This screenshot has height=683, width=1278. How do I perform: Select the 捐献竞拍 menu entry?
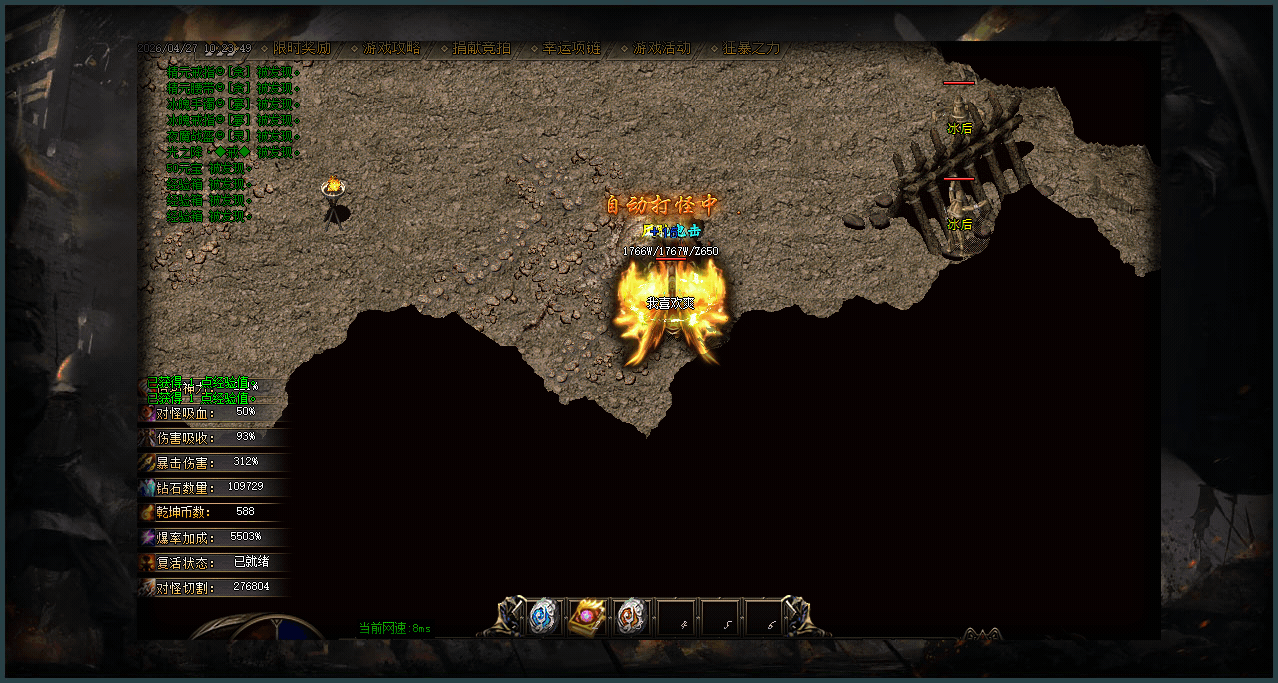click(481, 48)
